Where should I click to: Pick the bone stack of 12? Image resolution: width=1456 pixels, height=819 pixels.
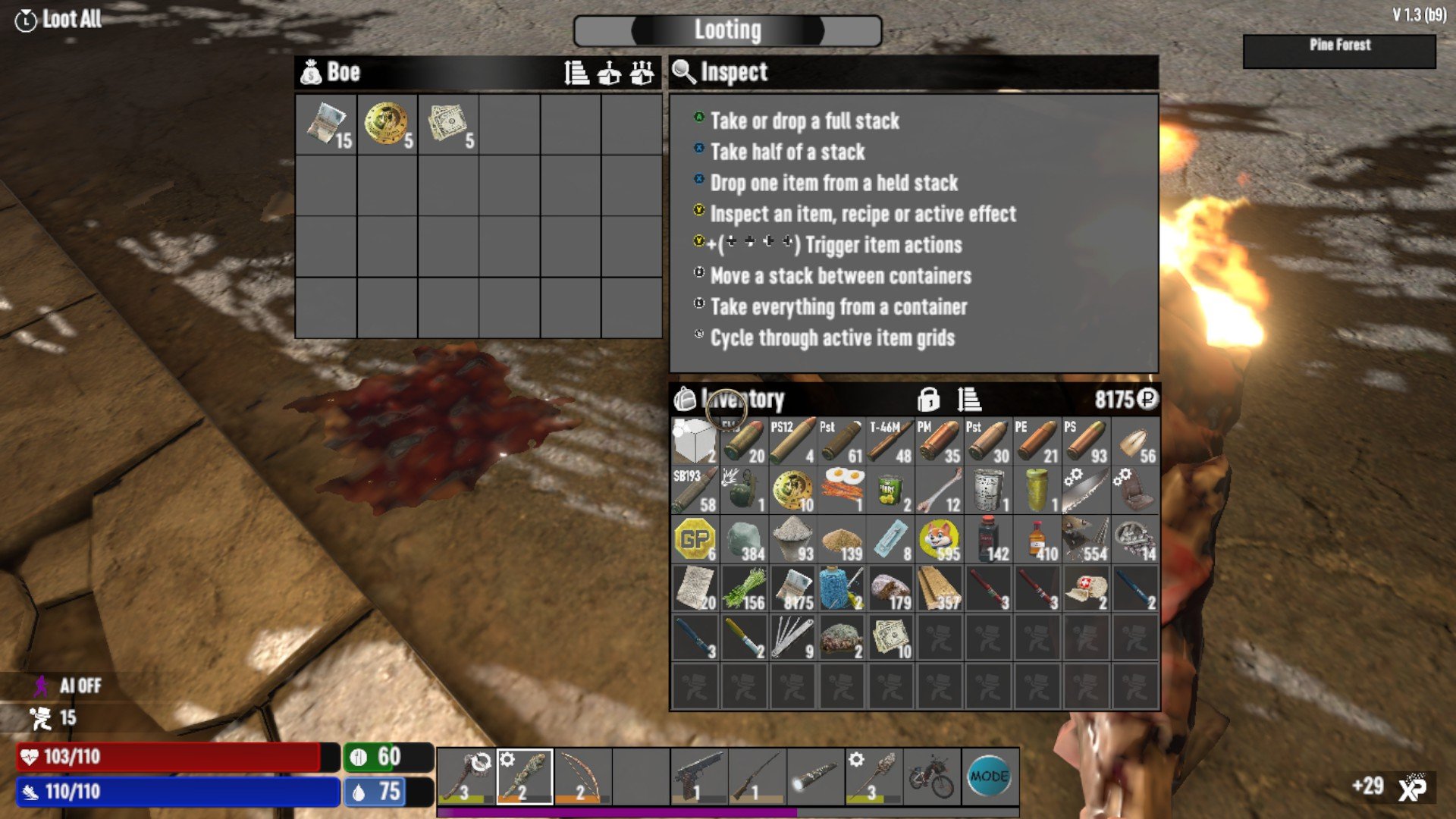pyautogui.click(x=939, y=490)
